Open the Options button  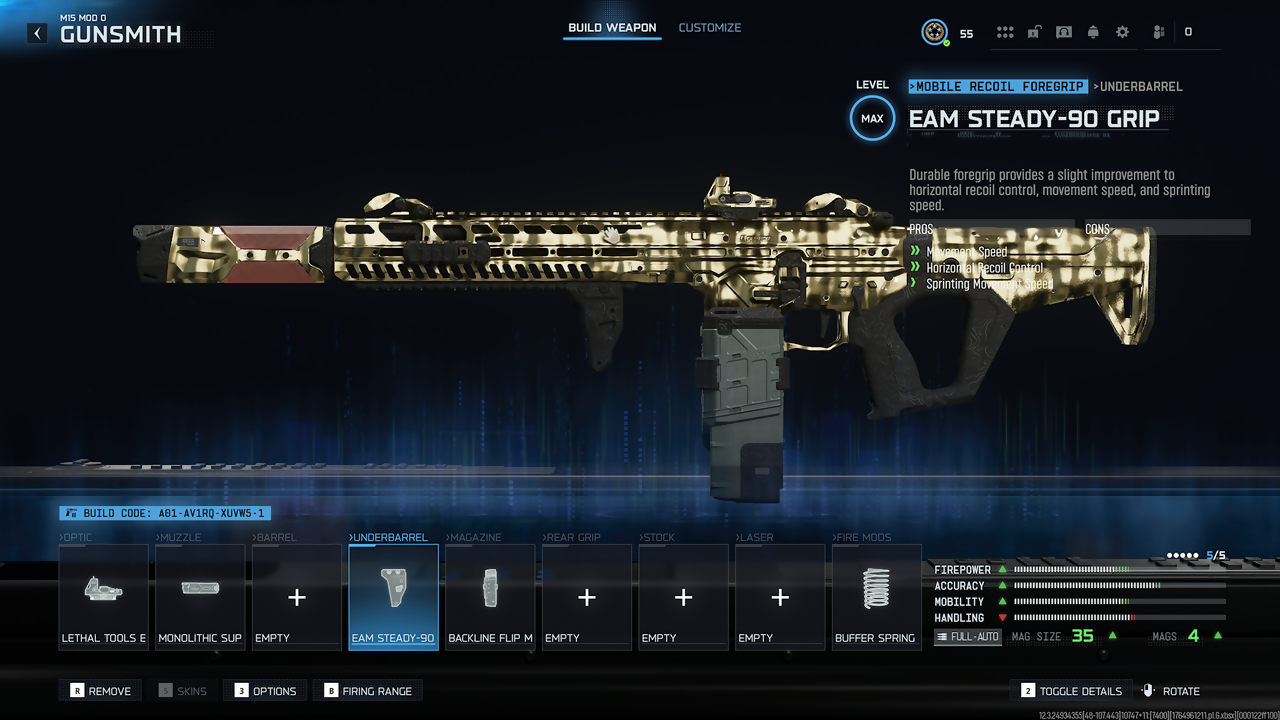(266, 691)
